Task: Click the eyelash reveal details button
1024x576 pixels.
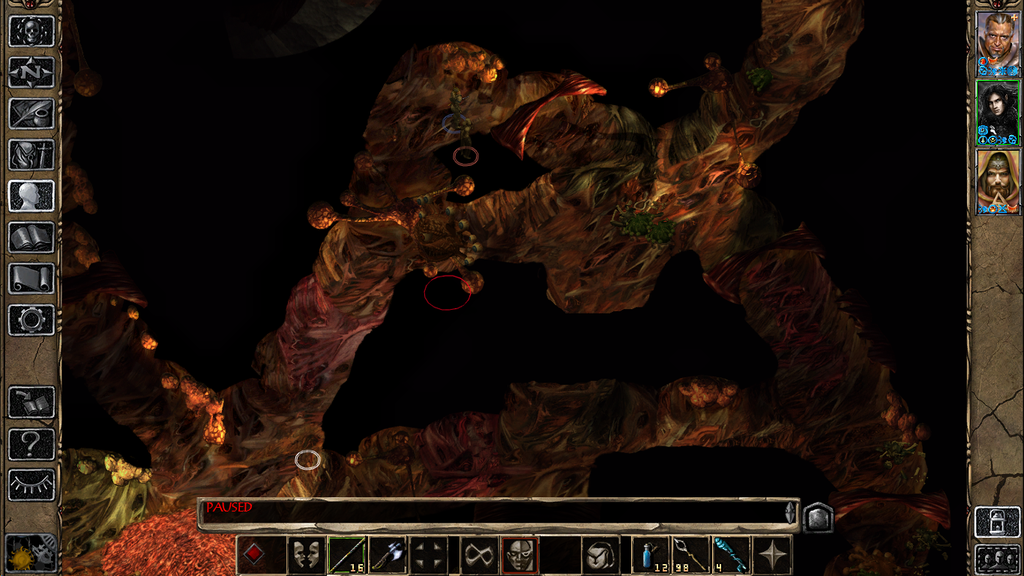Action: point(31,484)
